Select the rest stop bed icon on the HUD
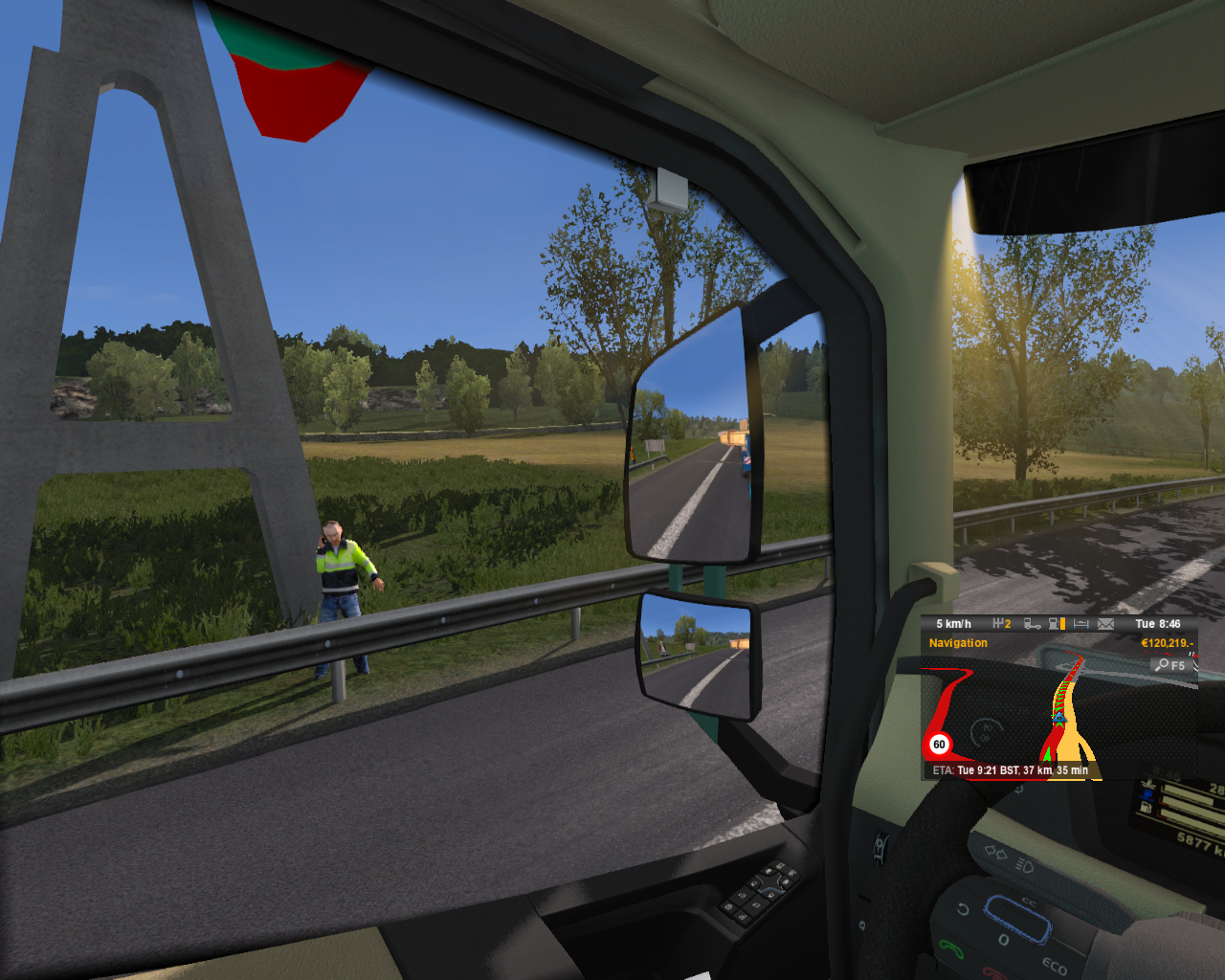The width and height of the screenshot is (1225, 980). click(1081, 624)
